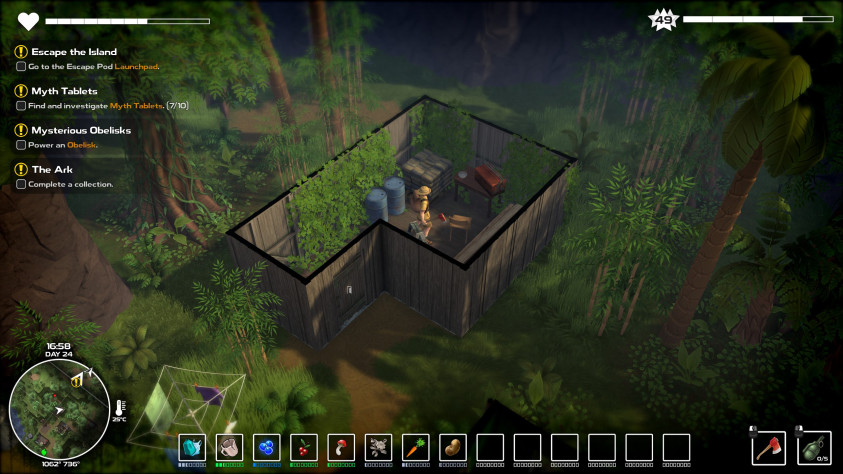Select the red mushroom hotbar slot
The height and width of the screenshot is (474, 843).
[341, 447]
